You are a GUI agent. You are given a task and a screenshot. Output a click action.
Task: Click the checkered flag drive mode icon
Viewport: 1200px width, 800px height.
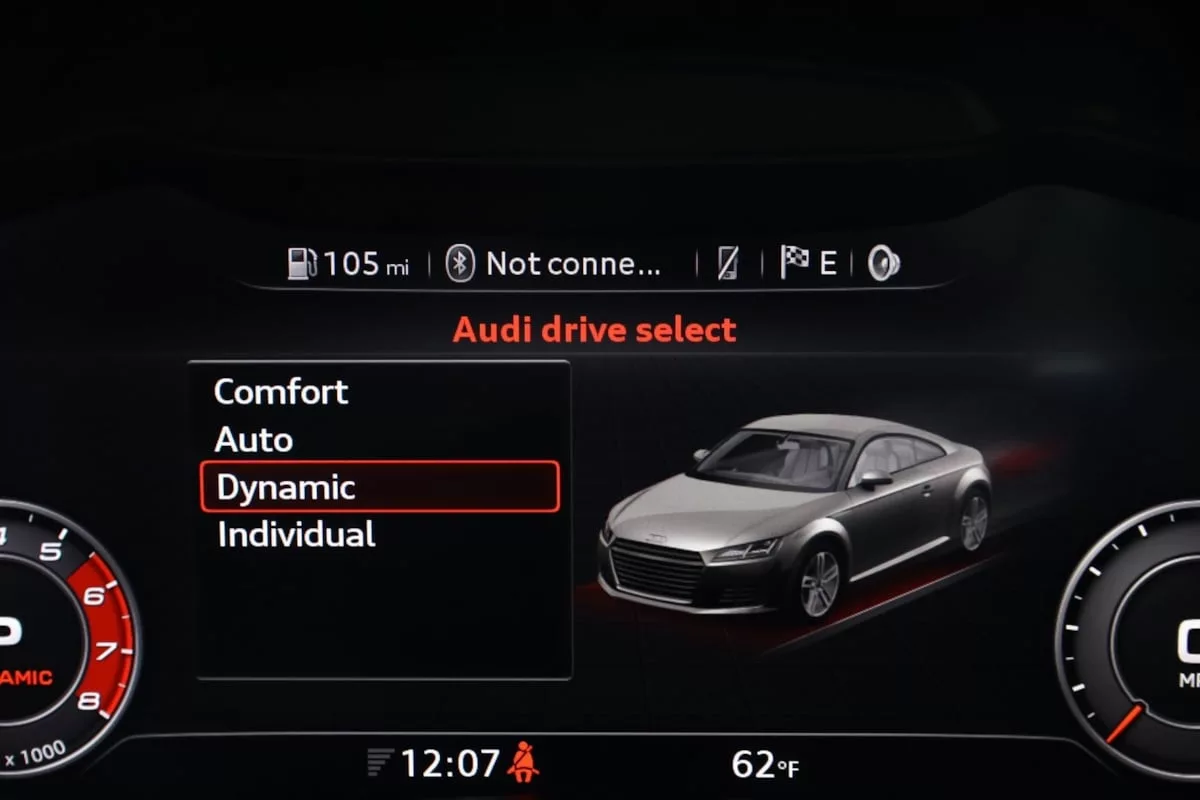coord(795,262)
